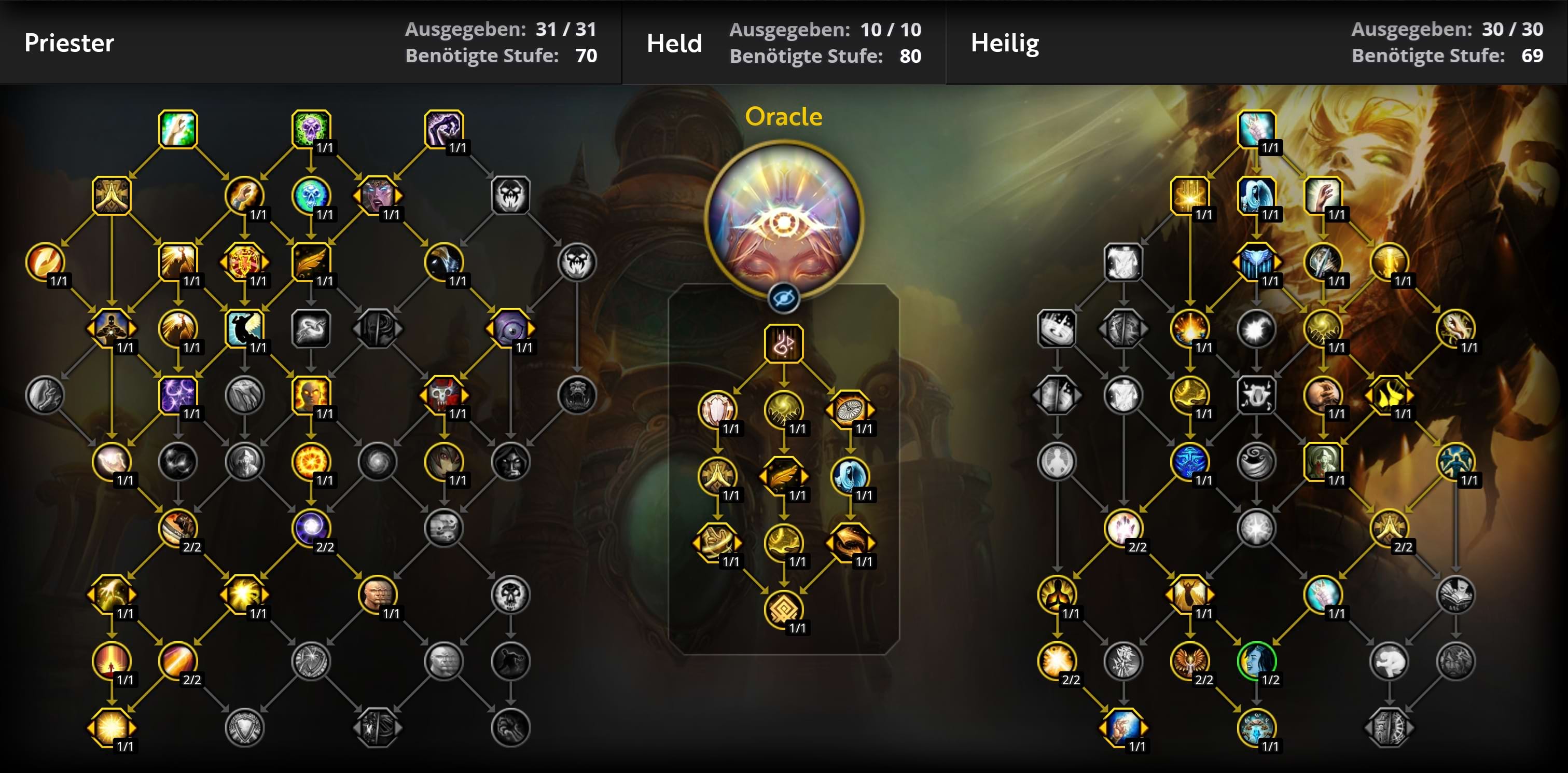Choose the purple clawed hand talent

pos(443,129)
